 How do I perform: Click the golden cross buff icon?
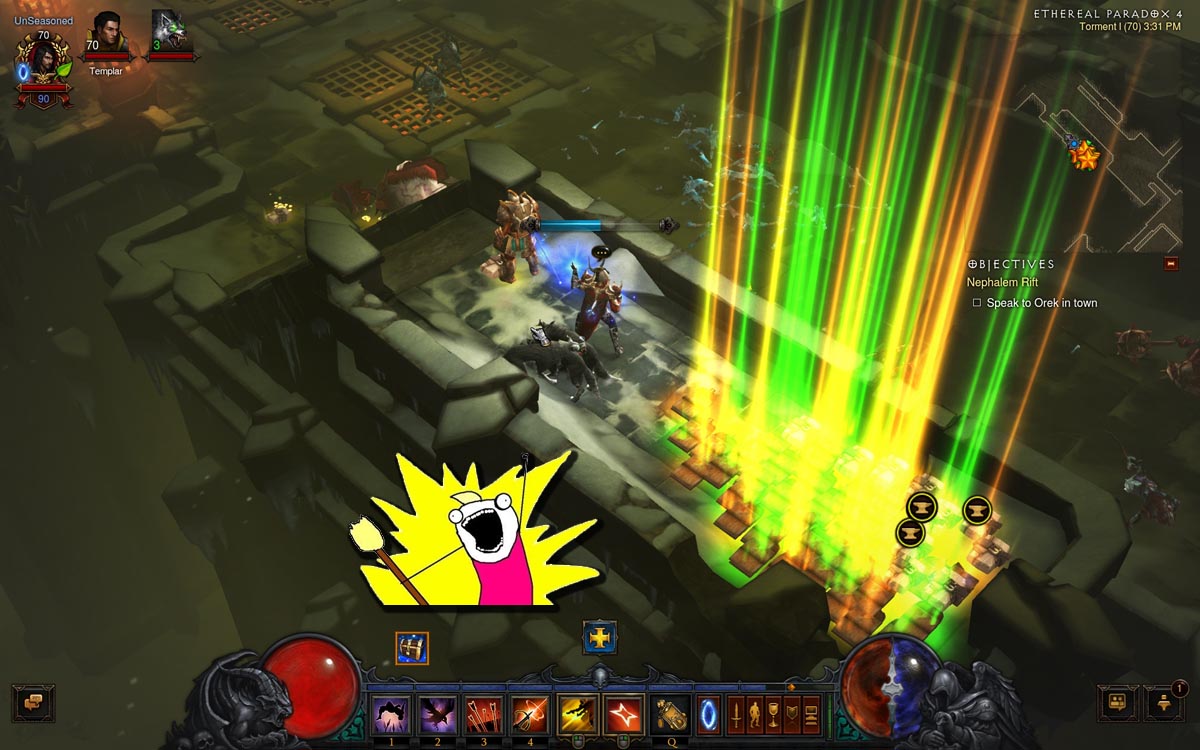coord(600,638)
